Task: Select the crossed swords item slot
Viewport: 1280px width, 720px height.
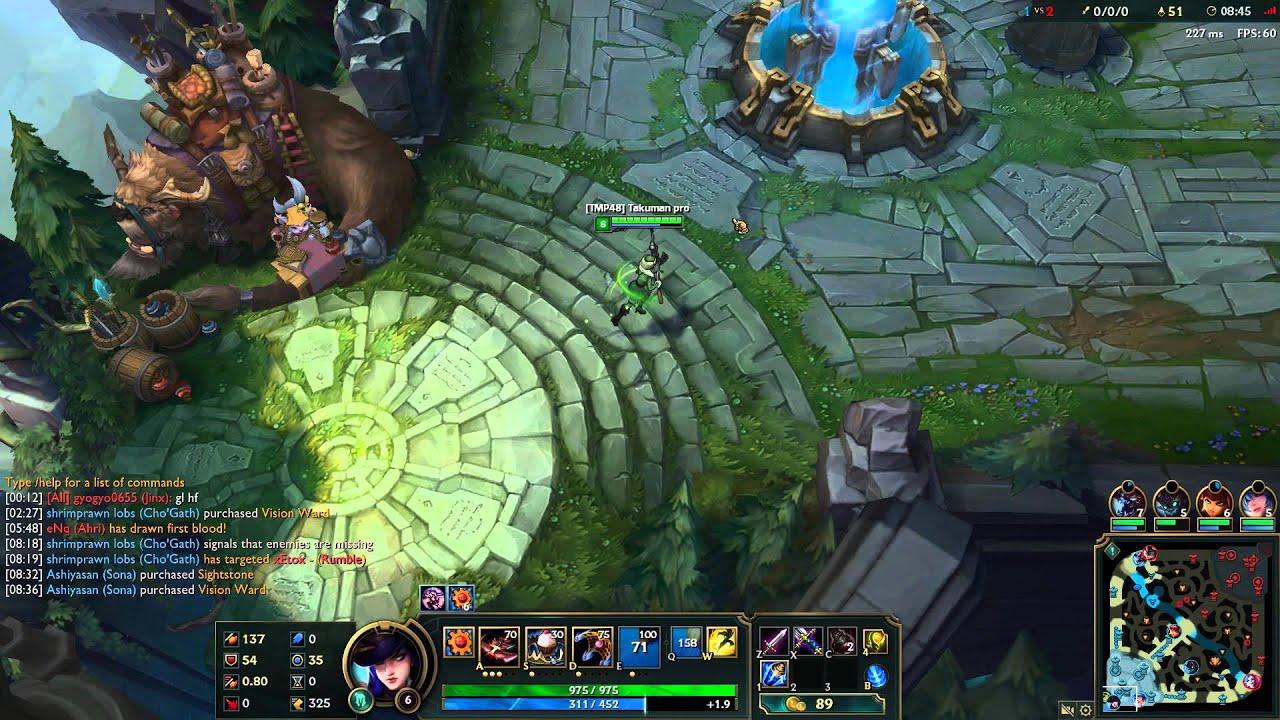Action: (x=808, y=641)
